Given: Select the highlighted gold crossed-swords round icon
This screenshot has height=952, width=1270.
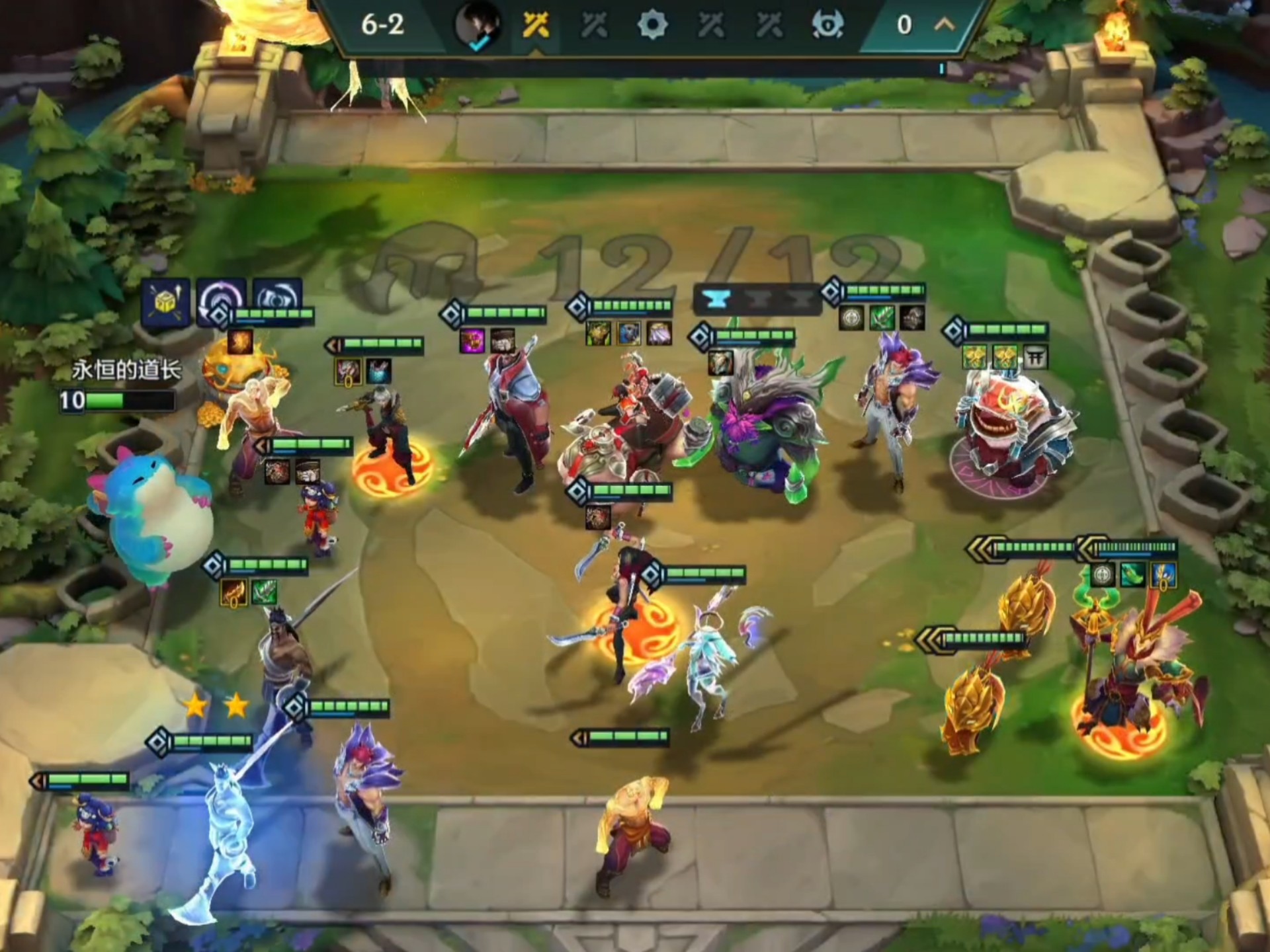Looking at the screenshot, I should click(536, 26).
